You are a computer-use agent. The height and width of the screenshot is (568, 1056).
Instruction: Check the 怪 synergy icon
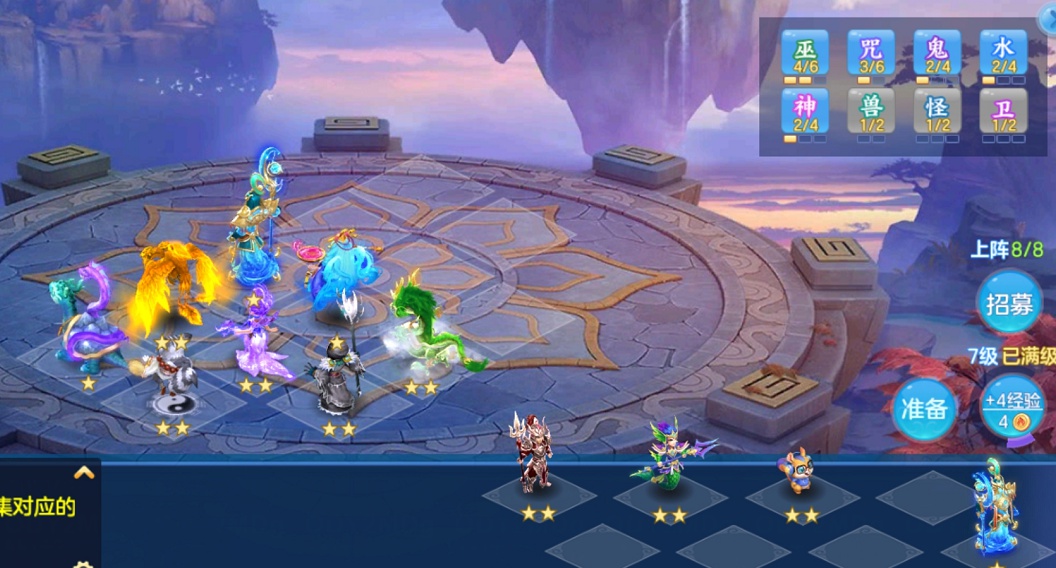(937, 111)
